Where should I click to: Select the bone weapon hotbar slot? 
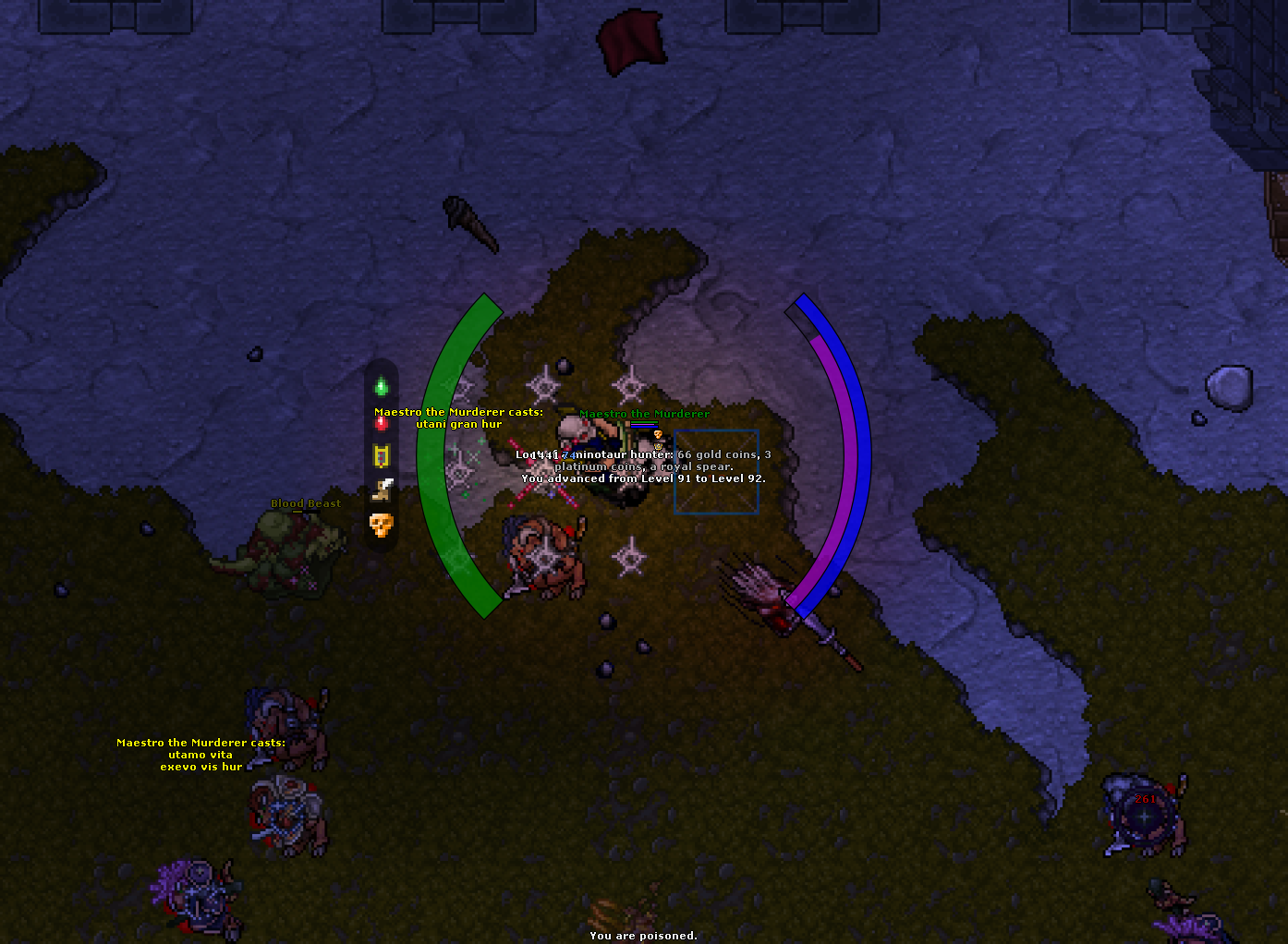point(382,490)
